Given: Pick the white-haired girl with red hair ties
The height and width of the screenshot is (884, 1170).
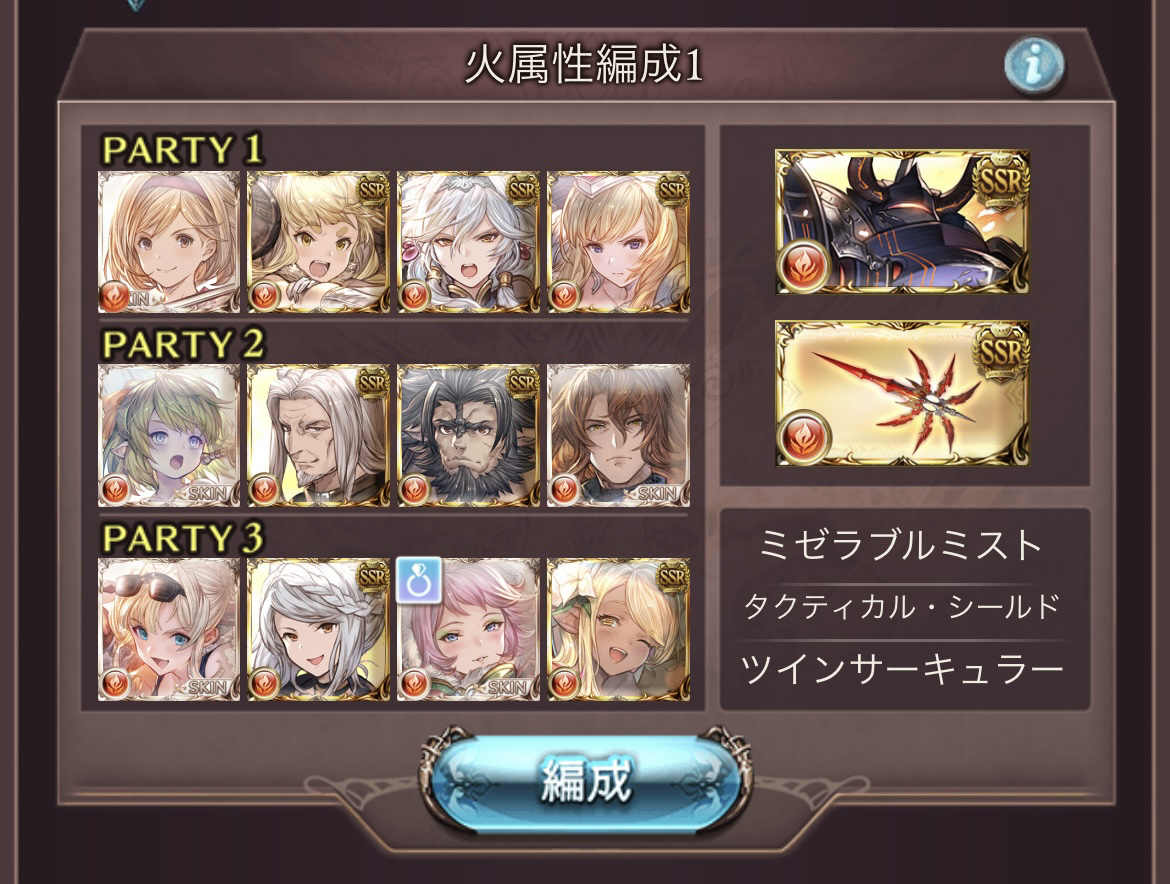Looking at the screenshot, I should tap(468, 242).
